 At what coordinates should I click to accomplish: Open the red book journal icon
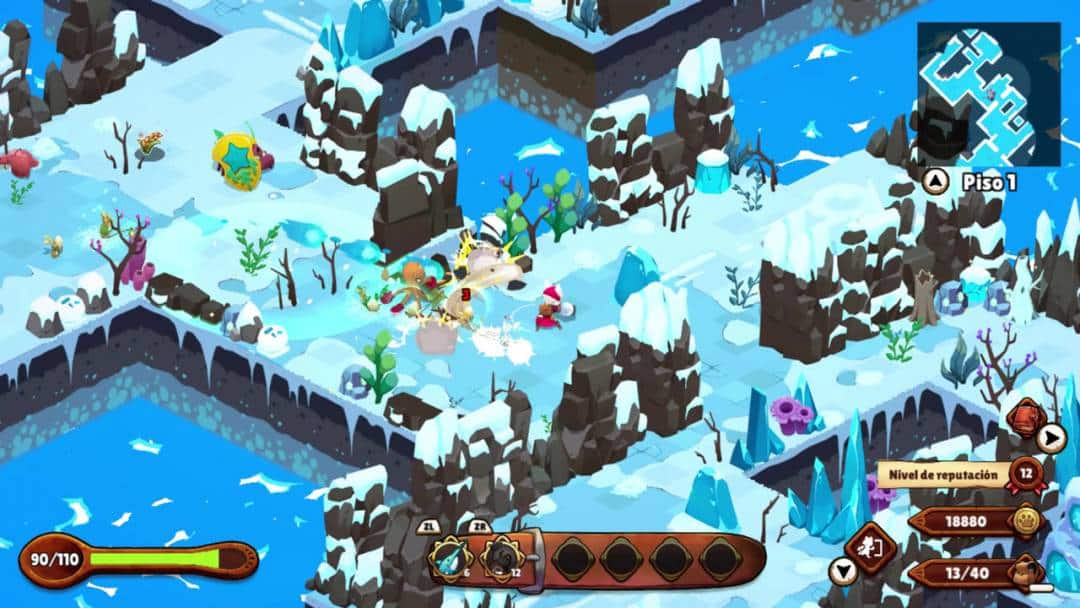pos(1024,416)
